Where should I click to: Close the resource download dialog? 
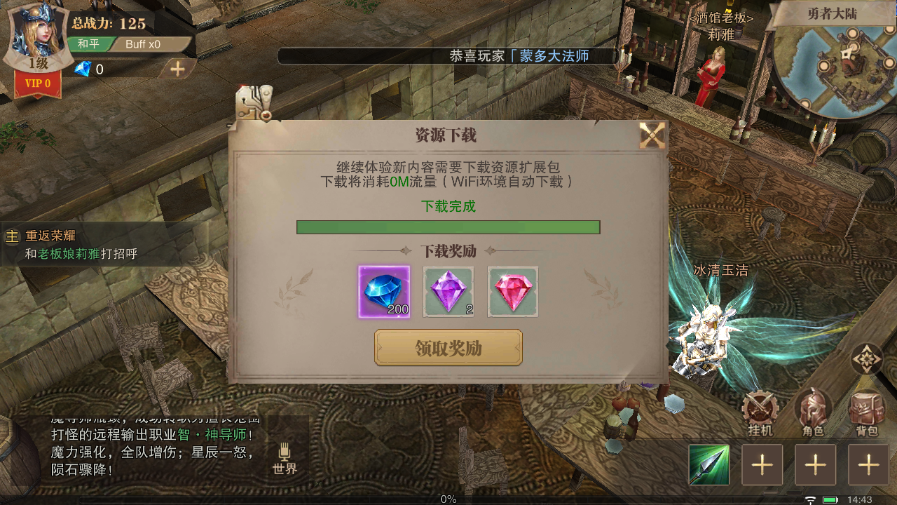[652, 135]
